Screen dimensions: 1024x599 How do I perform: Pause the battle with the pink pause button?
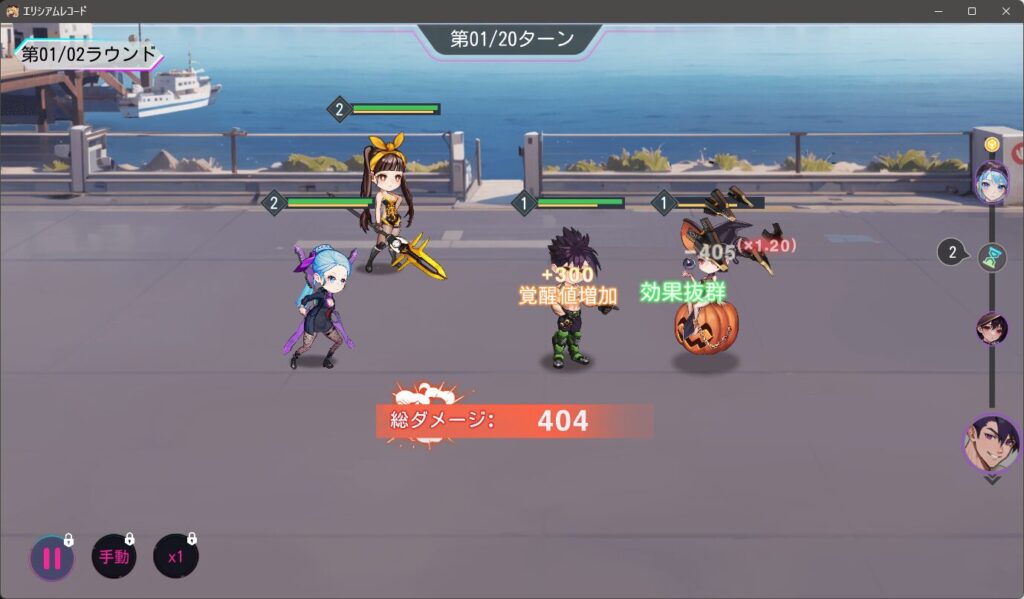(x=51, y=558)
